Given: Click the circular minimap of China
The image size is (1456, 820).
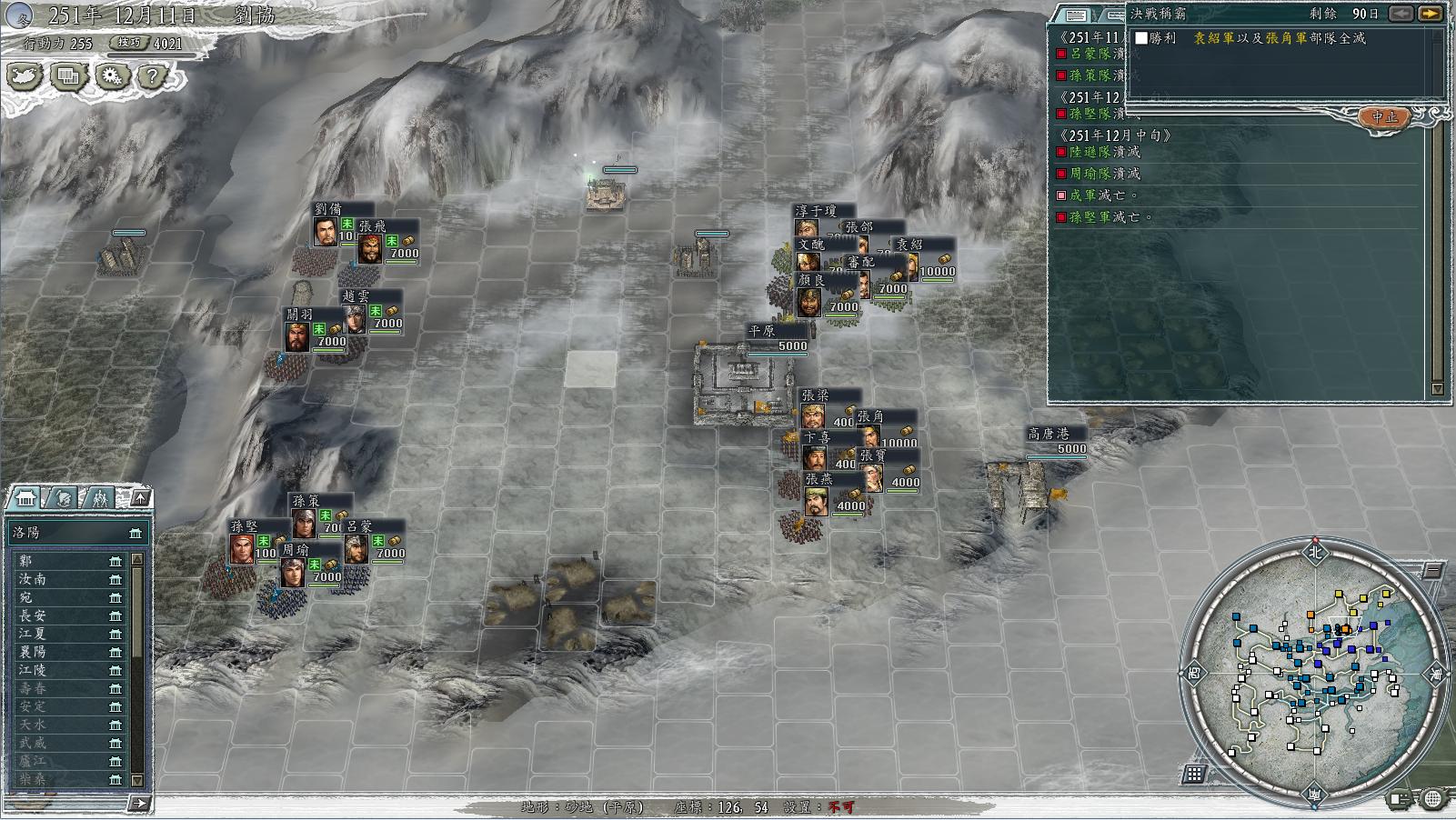Looking at the screenshot, I should coord(1315,671).
